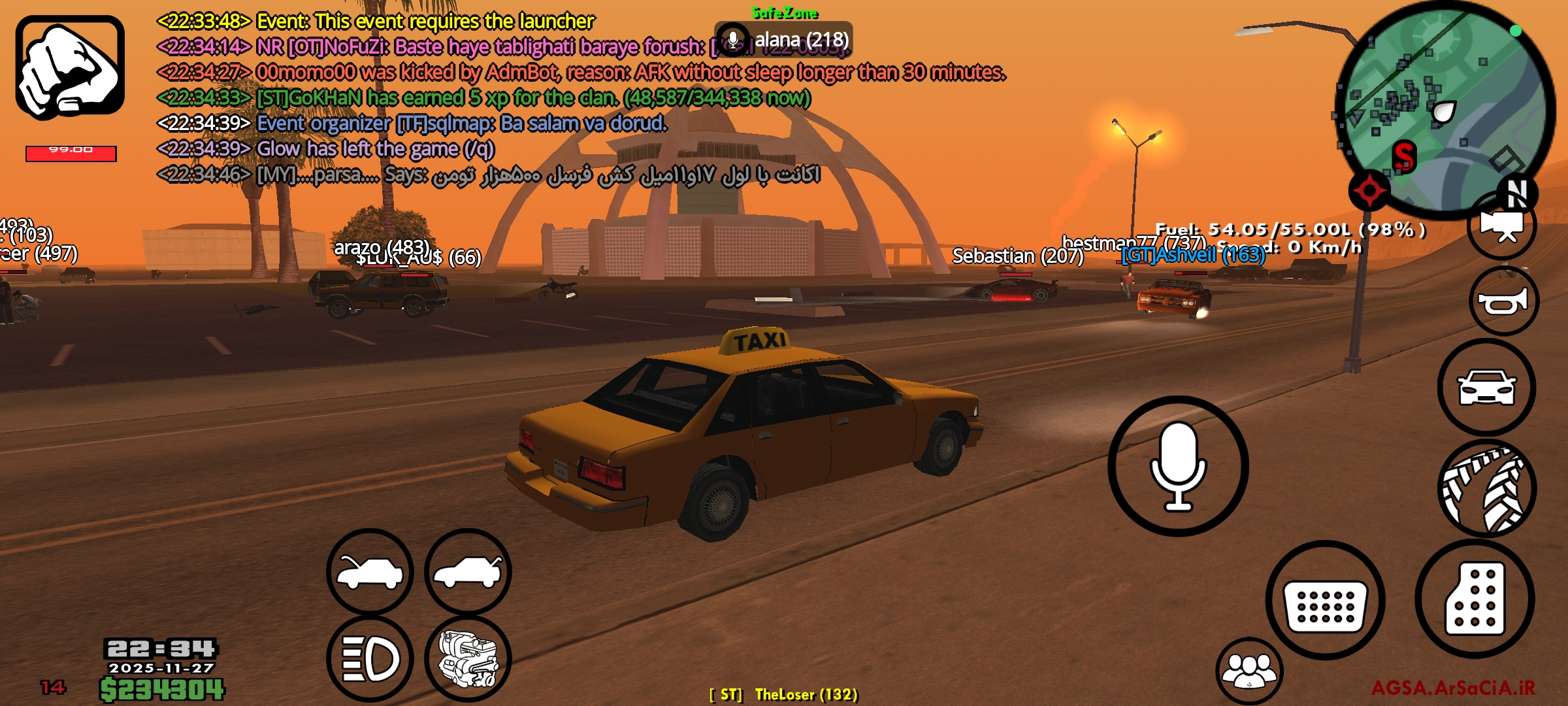Toggle the car hood button

coord(370,571)
